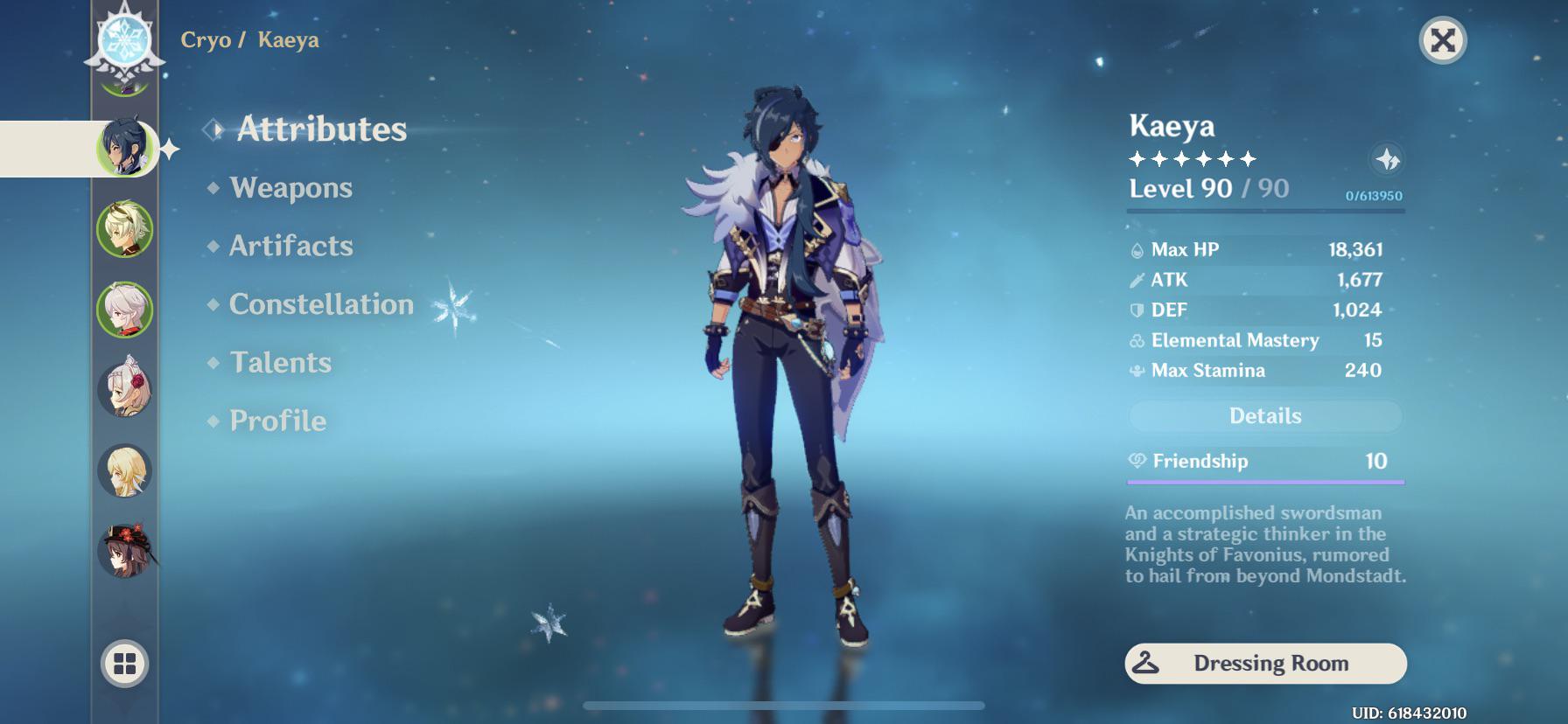
Task: Pick Hu Tao's portrait with flower hat
Action: 124,551
